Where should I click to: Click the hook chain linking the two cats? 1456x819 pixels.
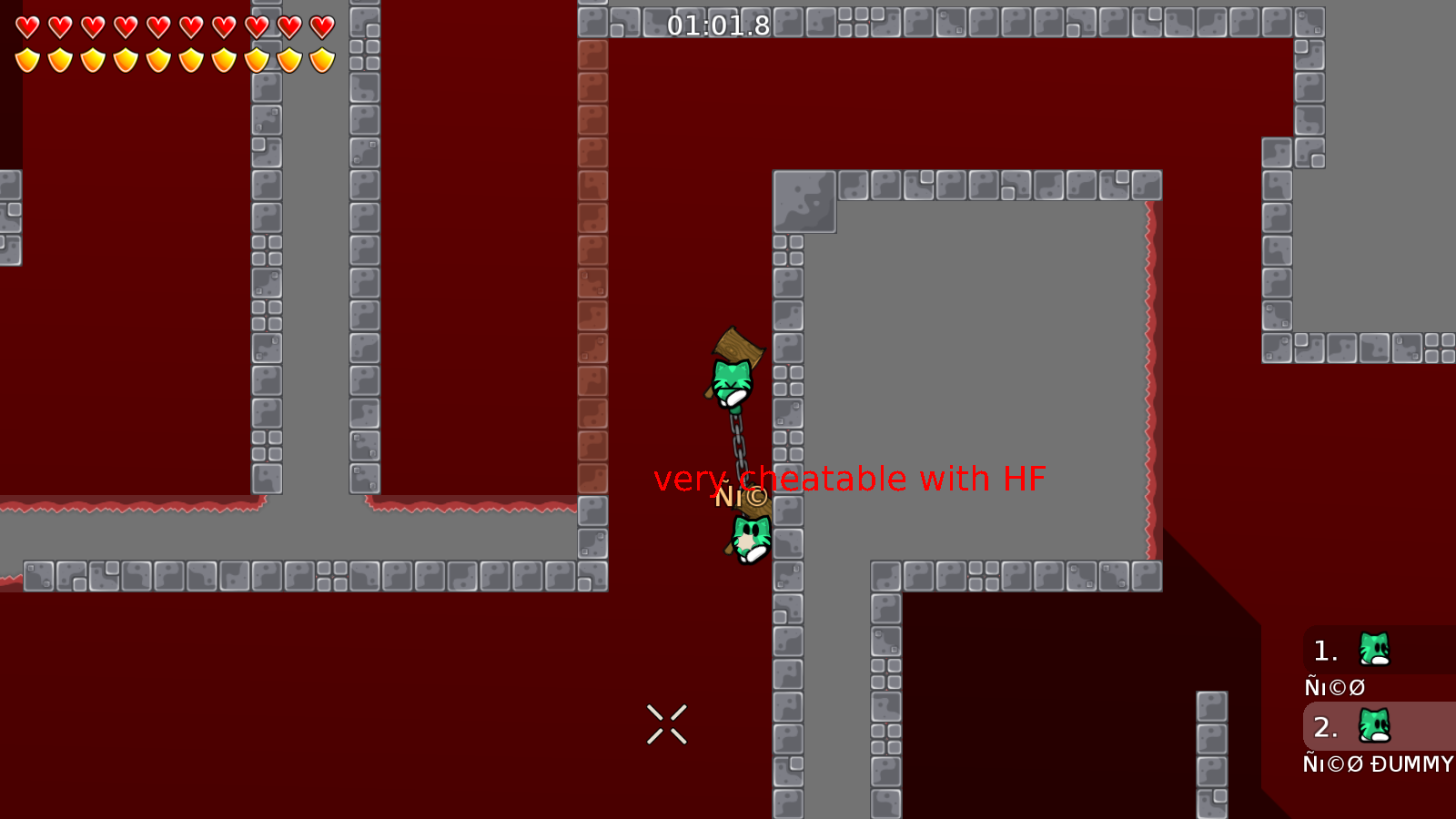click(x=739, y=450)
